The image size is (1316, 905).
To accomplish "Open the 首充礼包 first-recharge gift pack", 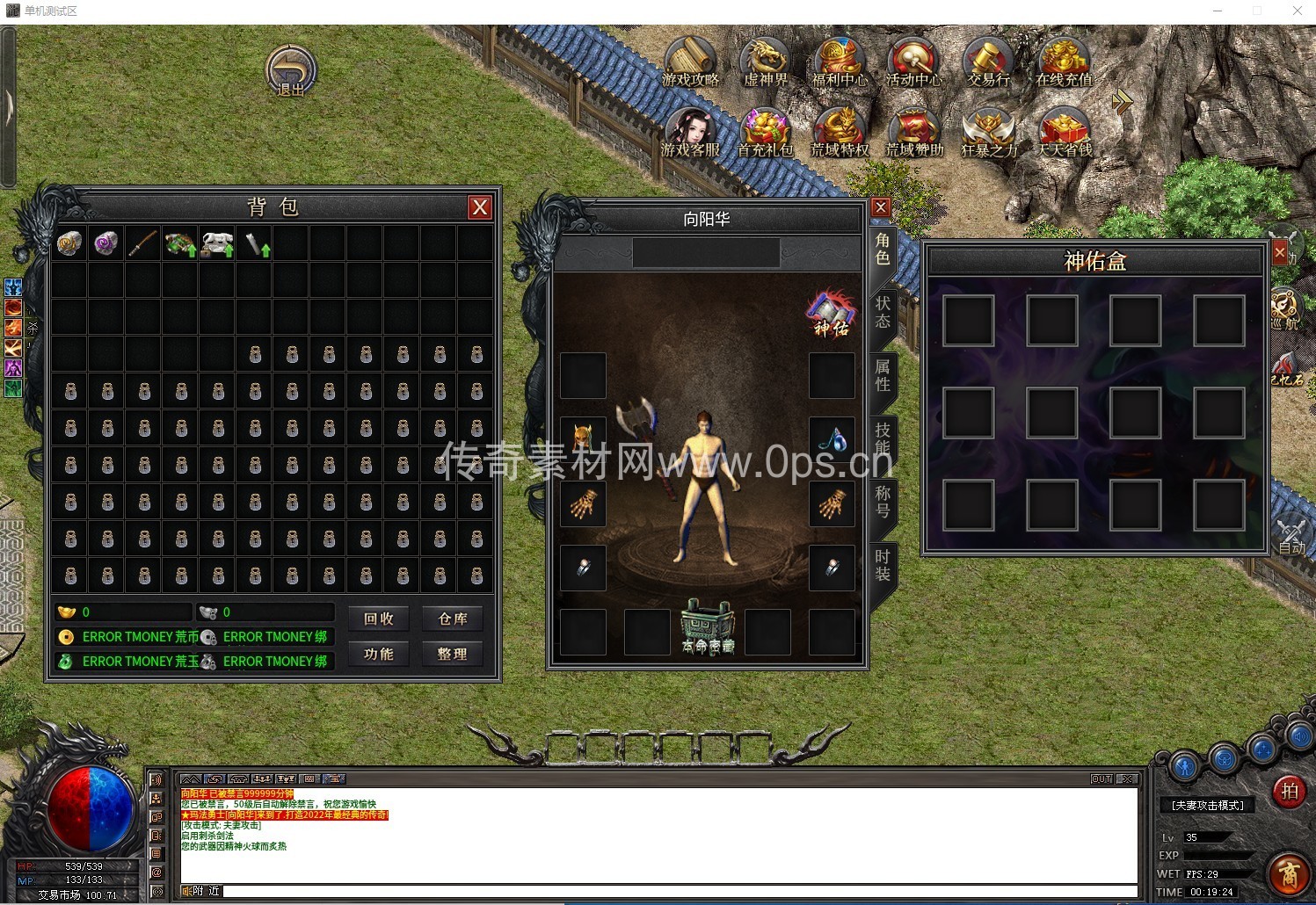I will click(x=765, y=134).
